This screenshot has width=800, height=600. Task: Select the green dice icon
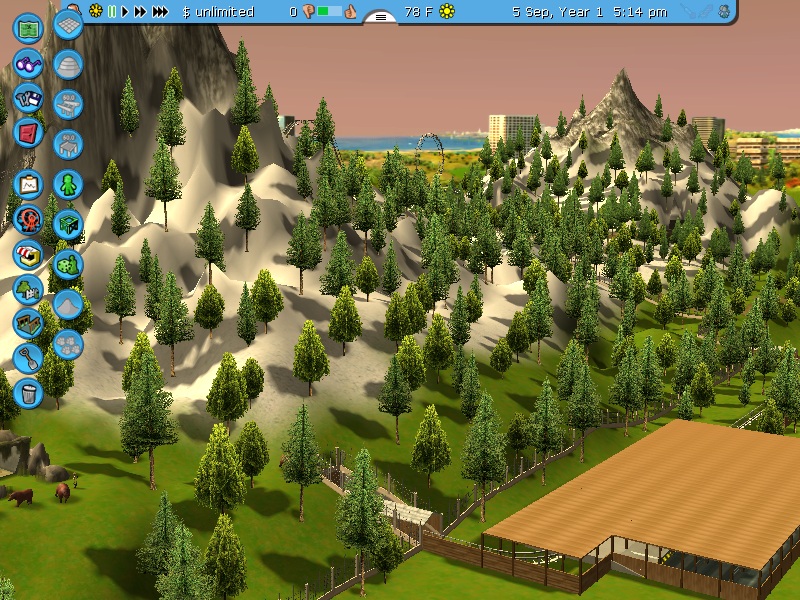pyautogui.click(x=68, y=265)
